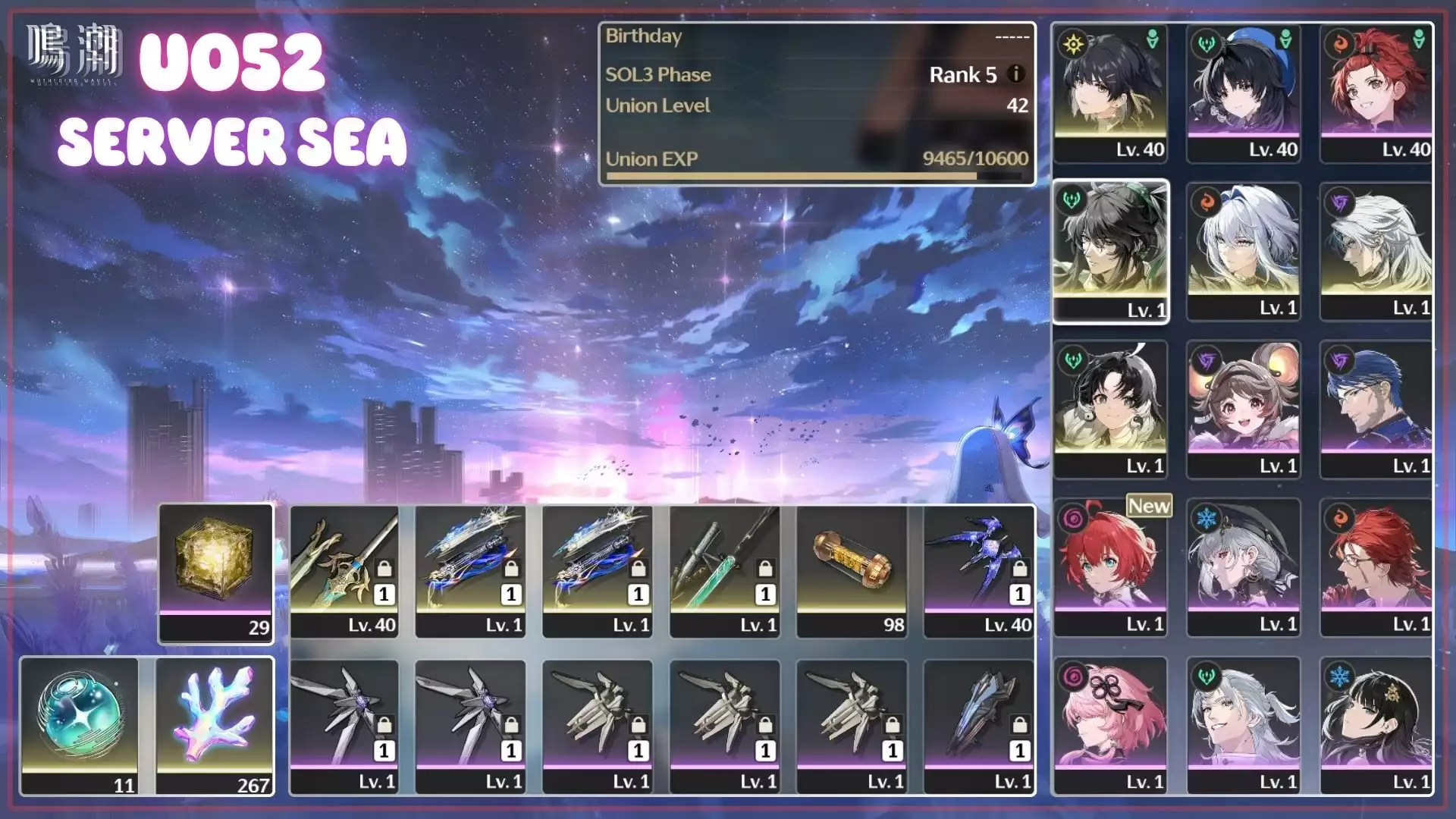Pick the red-haired Fusion character at Lv. 40
Screen dimensions: 1456x819
pos(1376,91)
